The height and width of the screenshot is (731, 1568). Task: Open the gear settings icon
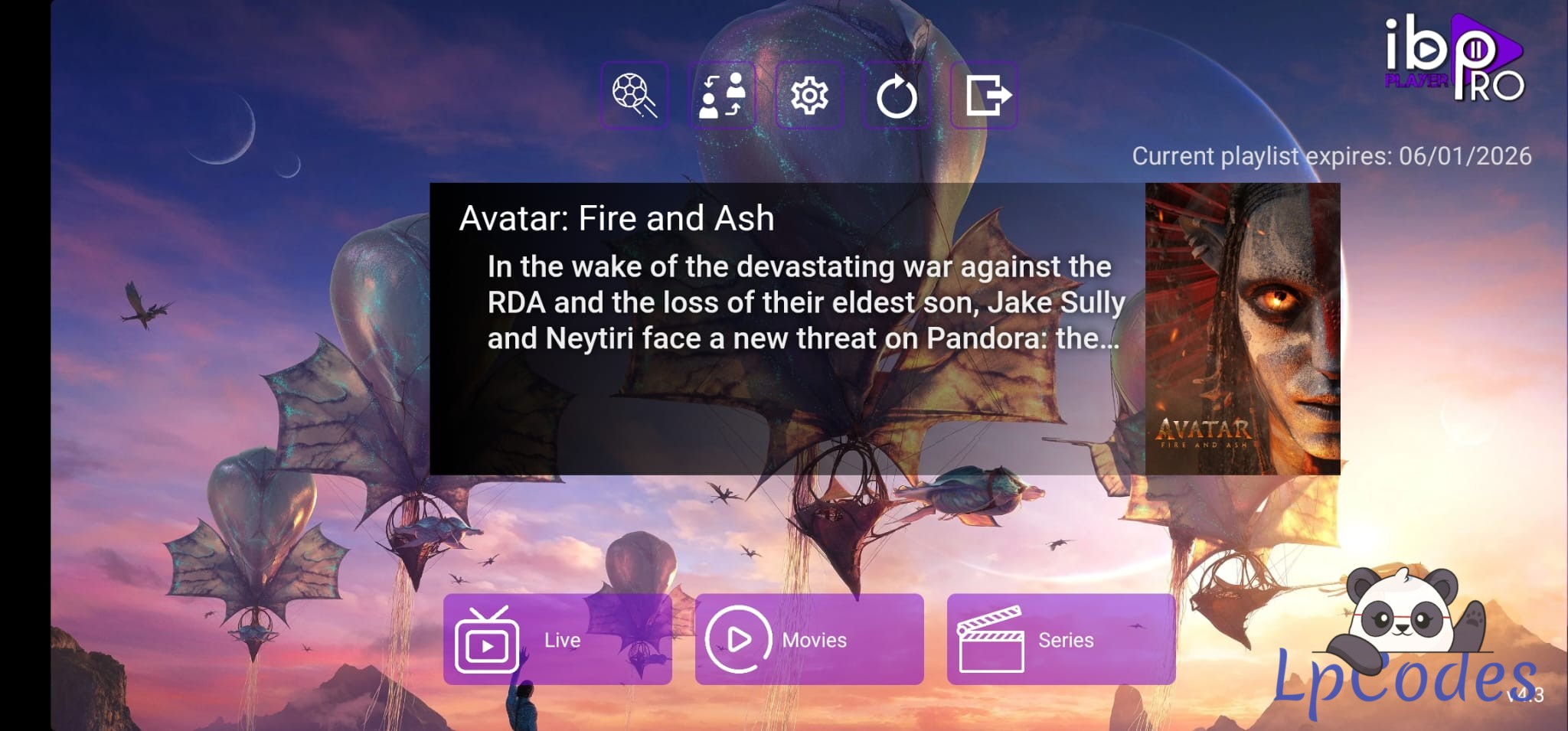[809, 96]
